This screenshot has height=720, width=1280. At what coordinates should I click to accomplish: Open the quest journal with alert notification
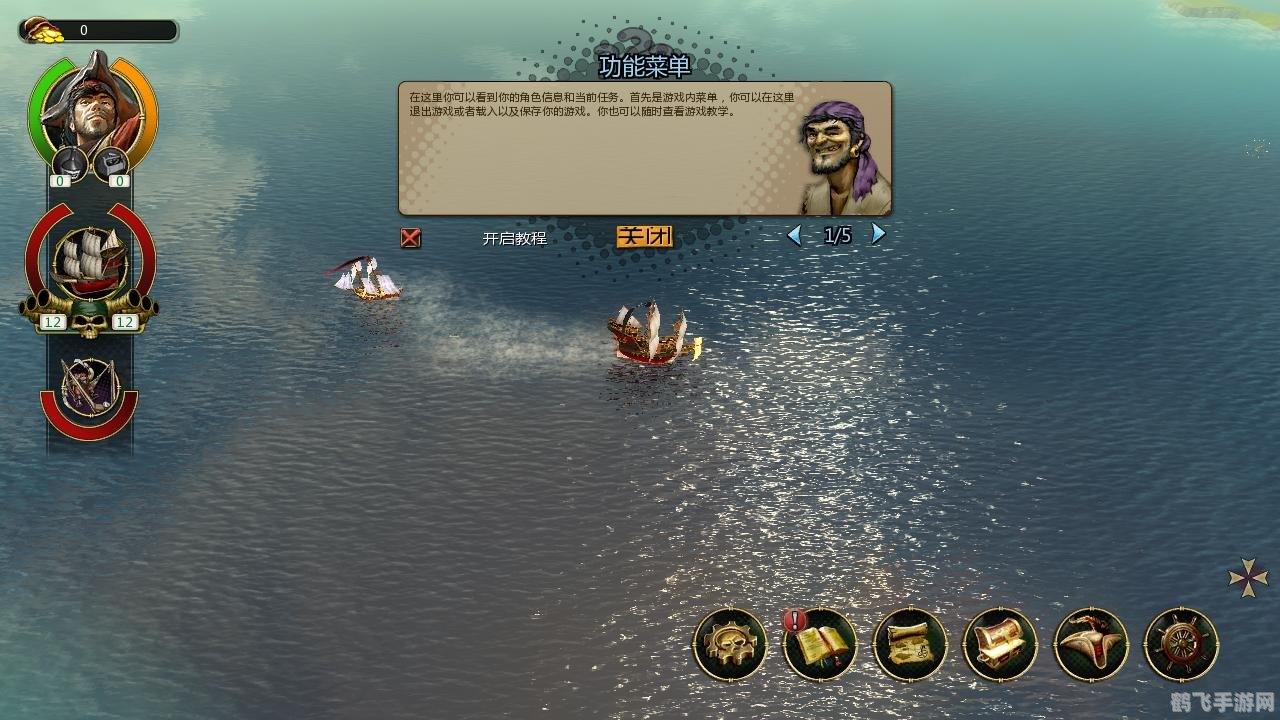[x=820, y=645]
